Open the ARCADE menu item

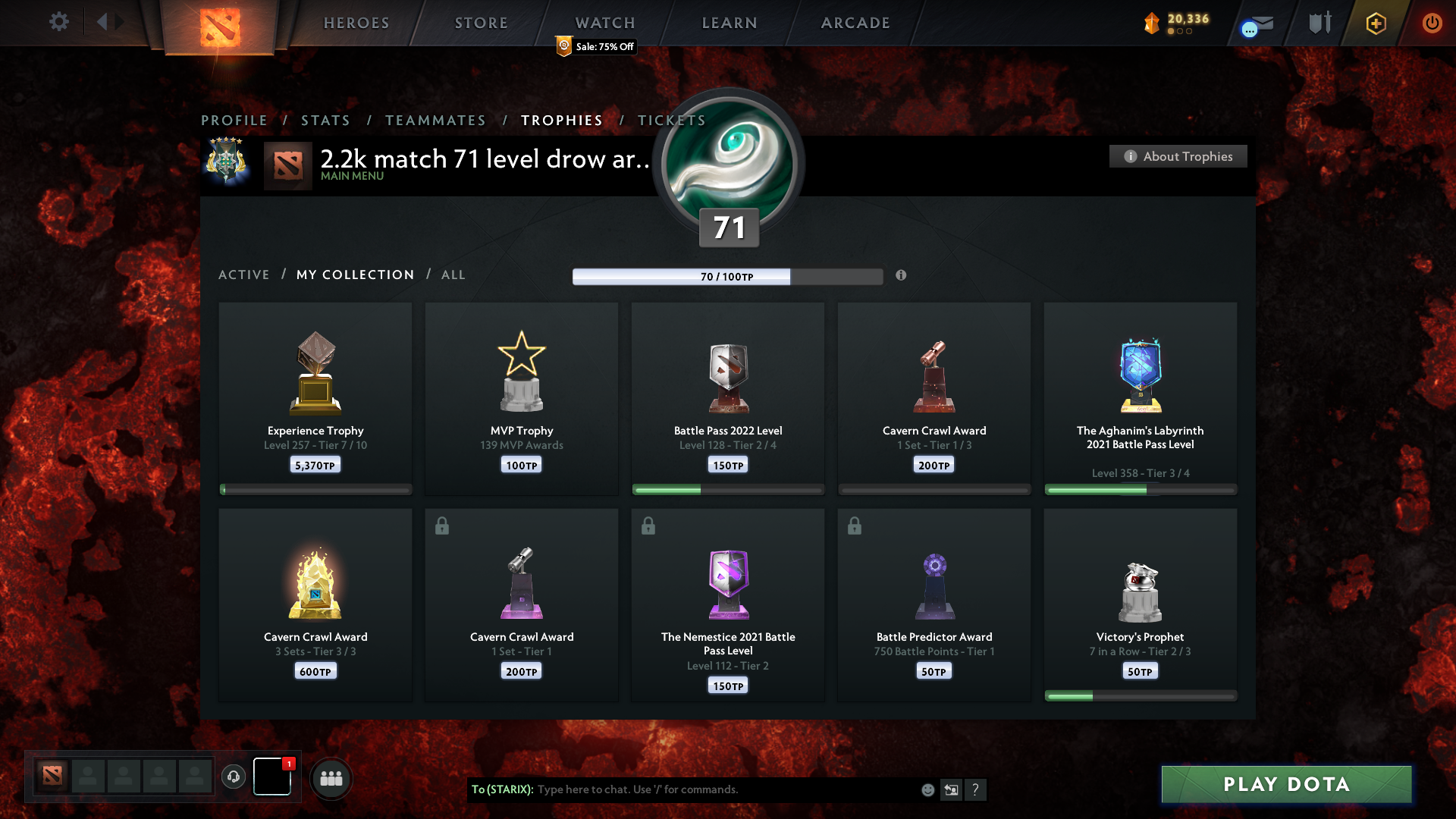[855, 23]
